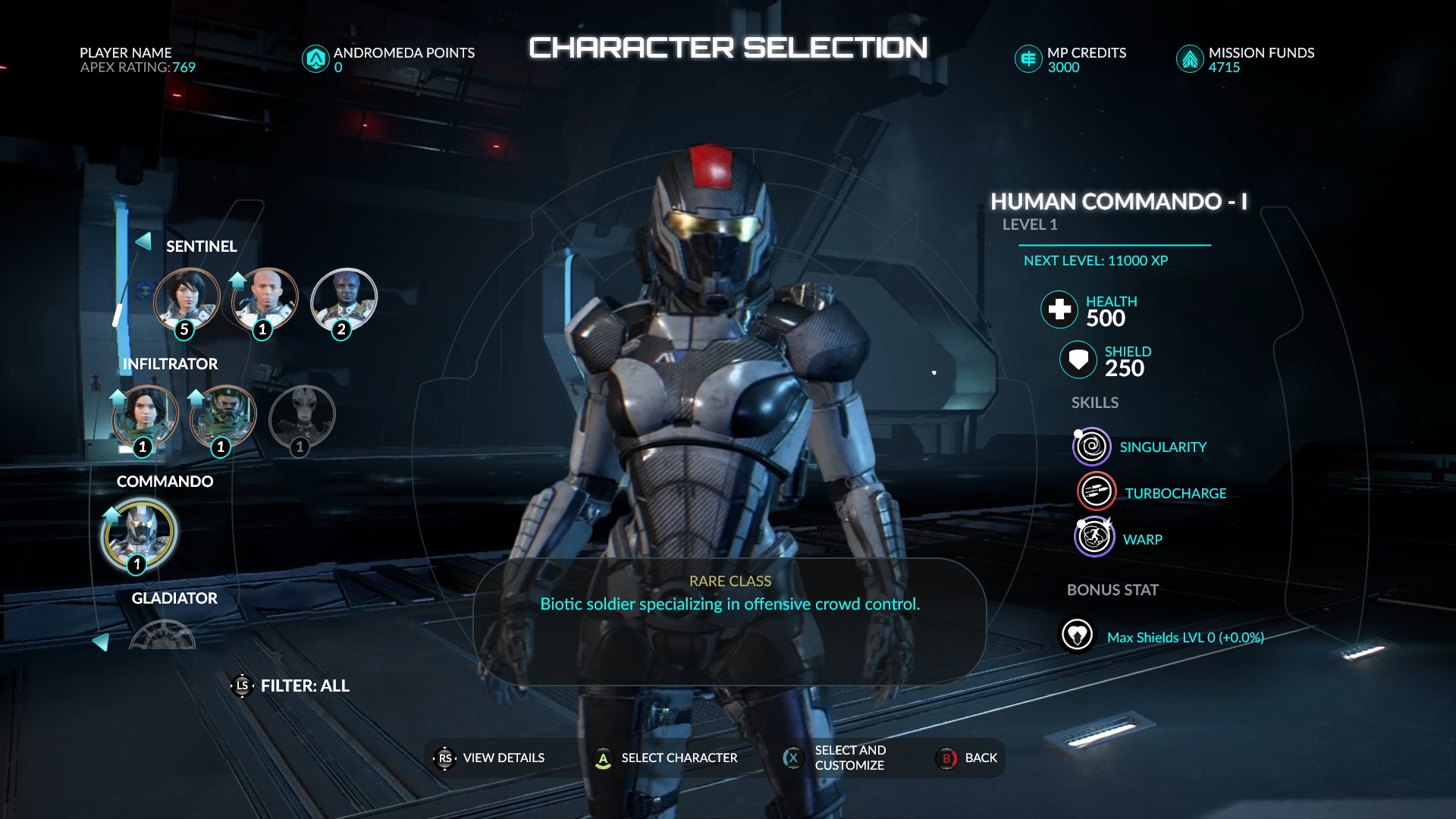Inspect the Turbocharge skill icon

(1096, 492)
